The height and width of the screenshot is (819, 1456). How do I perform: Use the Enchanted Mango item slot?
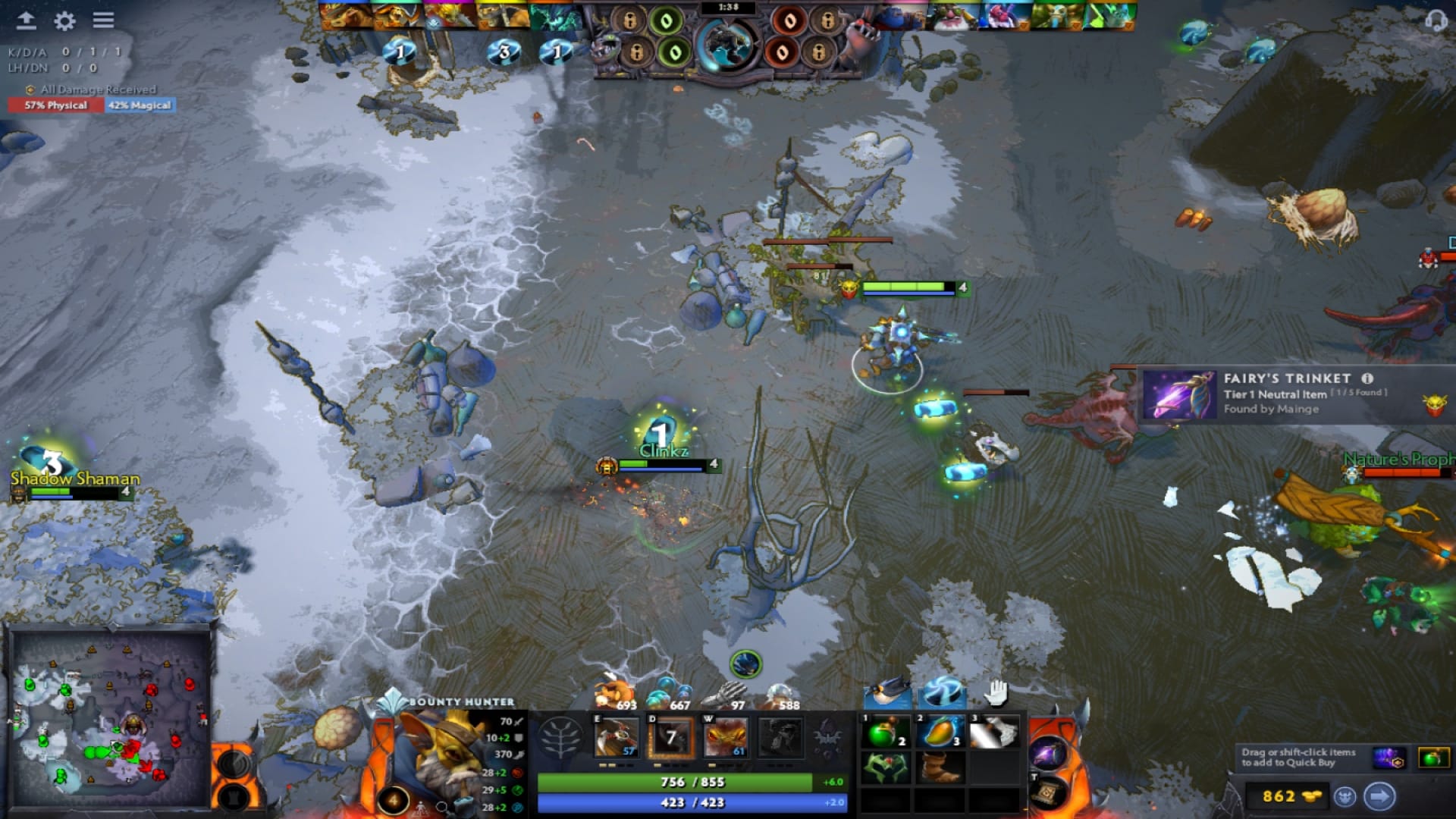tap(940, 733)
